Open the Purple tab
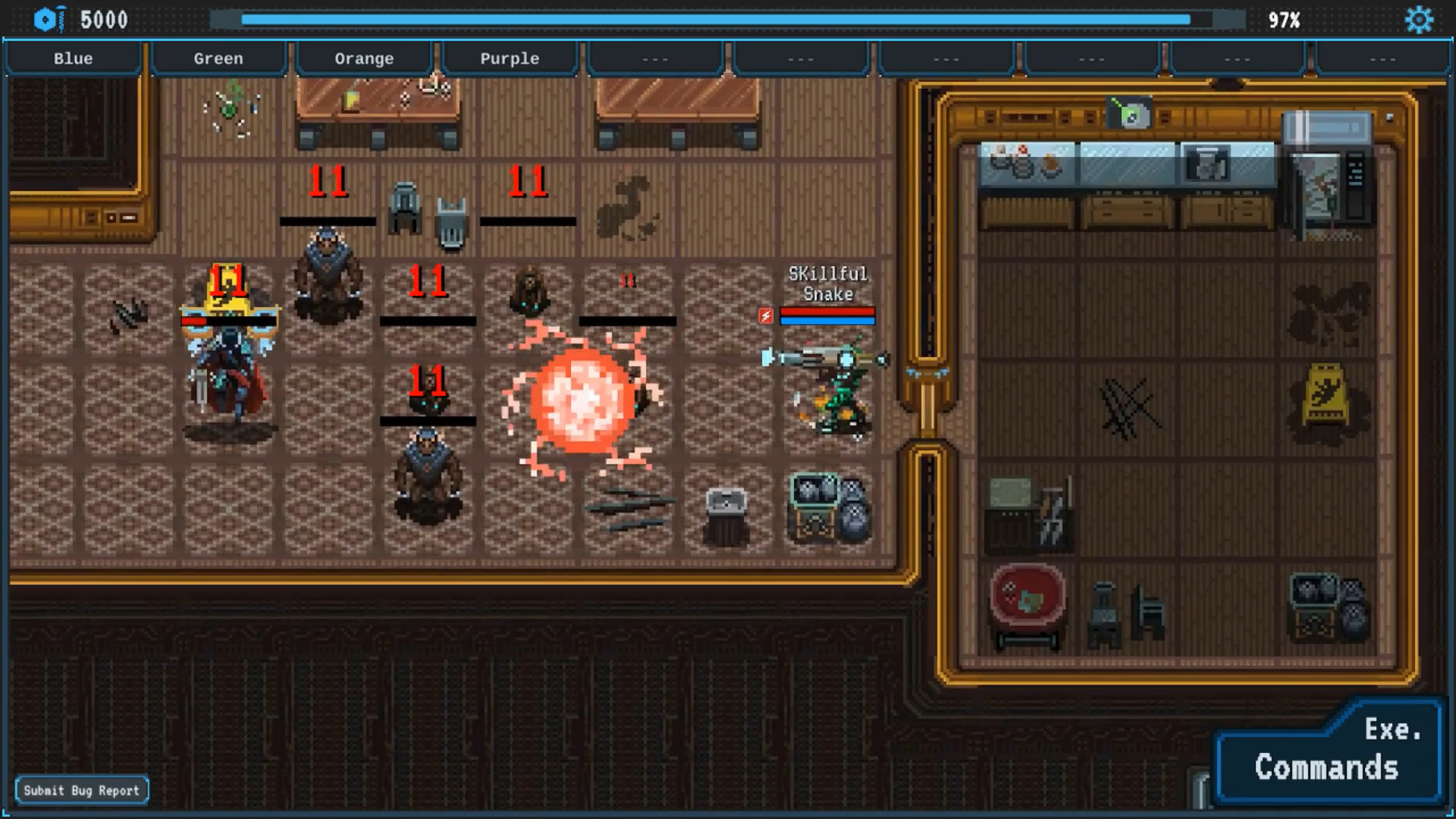Image resolution: width=1456 pixels, height=819 pixels. click(510, 58)
